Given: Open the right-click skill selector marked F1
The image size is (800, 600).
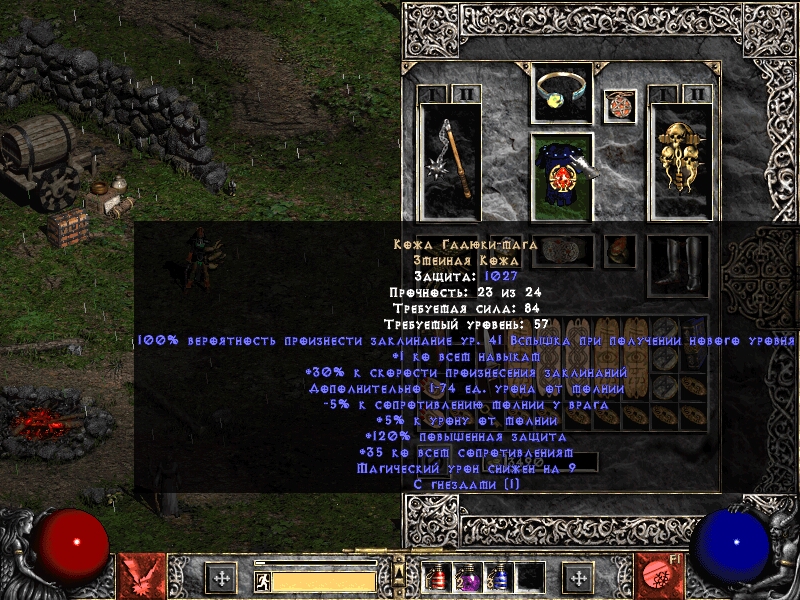Looking at the screenshot, I should tap(660, 576).
